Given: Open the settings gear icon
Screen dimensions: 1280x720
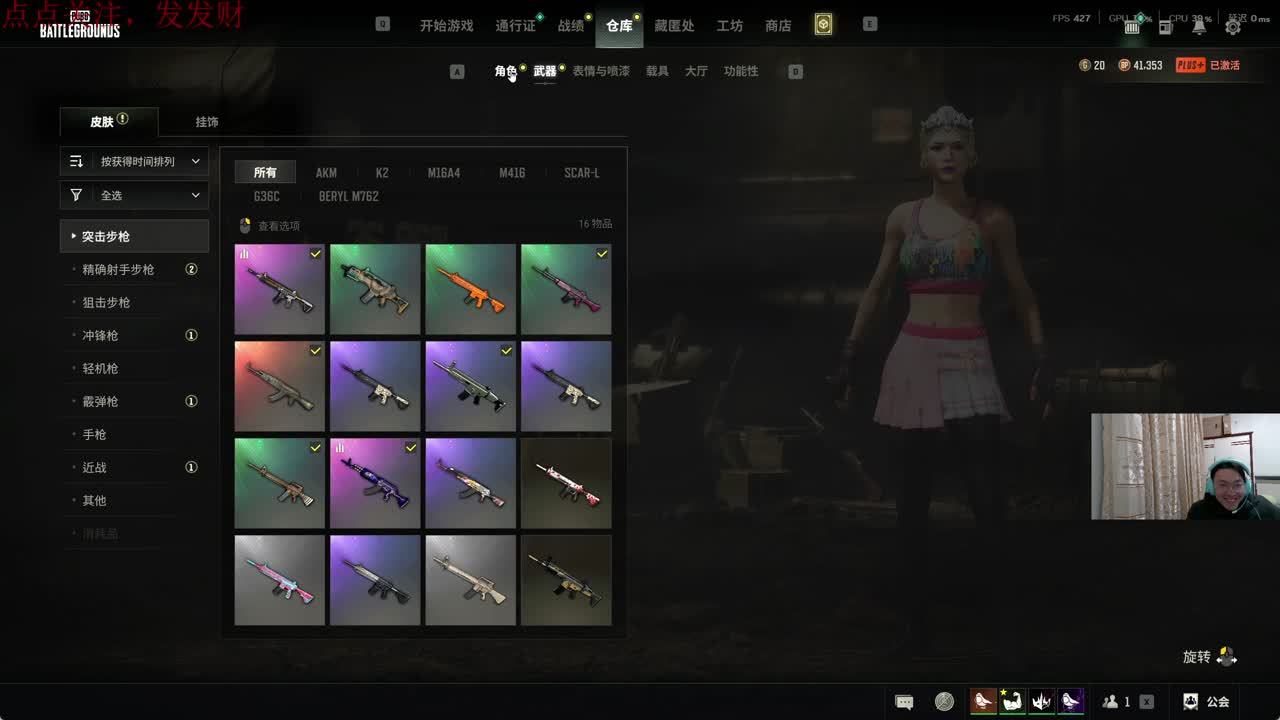Looking at the screenshot, I should pyautogui.click(x=1233, y=27).
